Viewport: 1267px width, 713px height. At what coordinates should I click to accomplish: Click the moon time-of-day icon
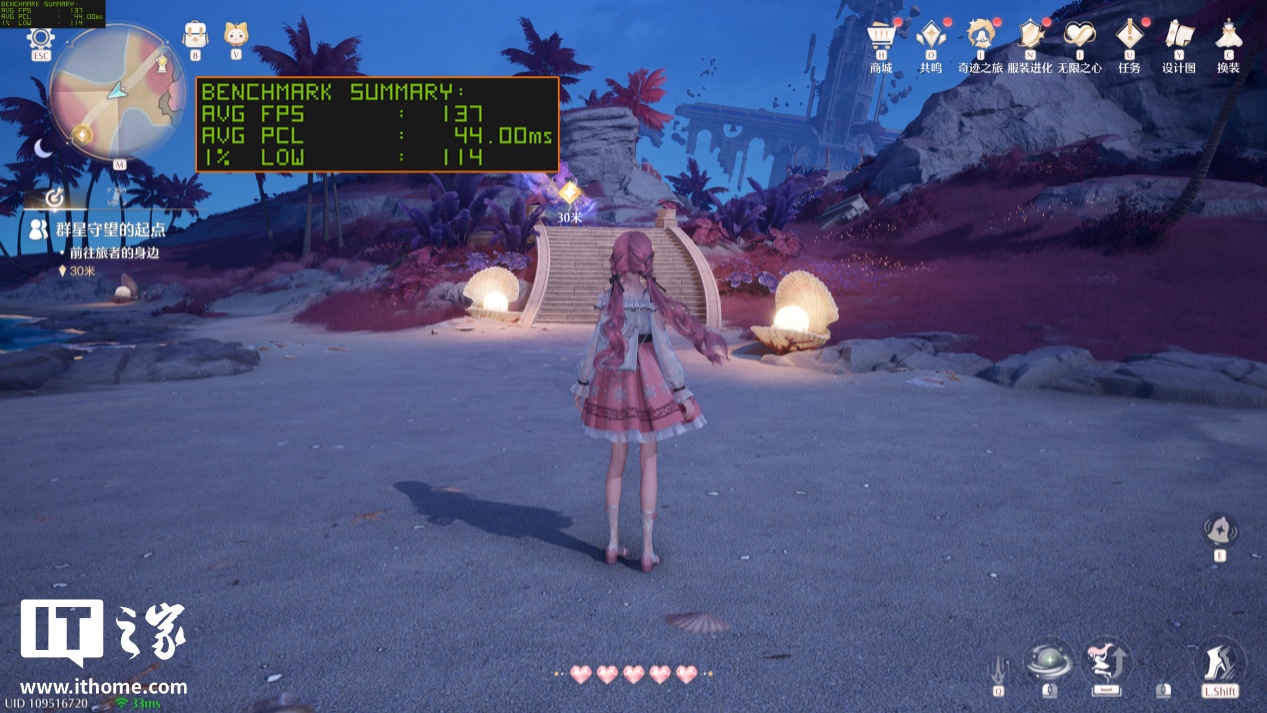pyautogui.click(x=43, y=148)
